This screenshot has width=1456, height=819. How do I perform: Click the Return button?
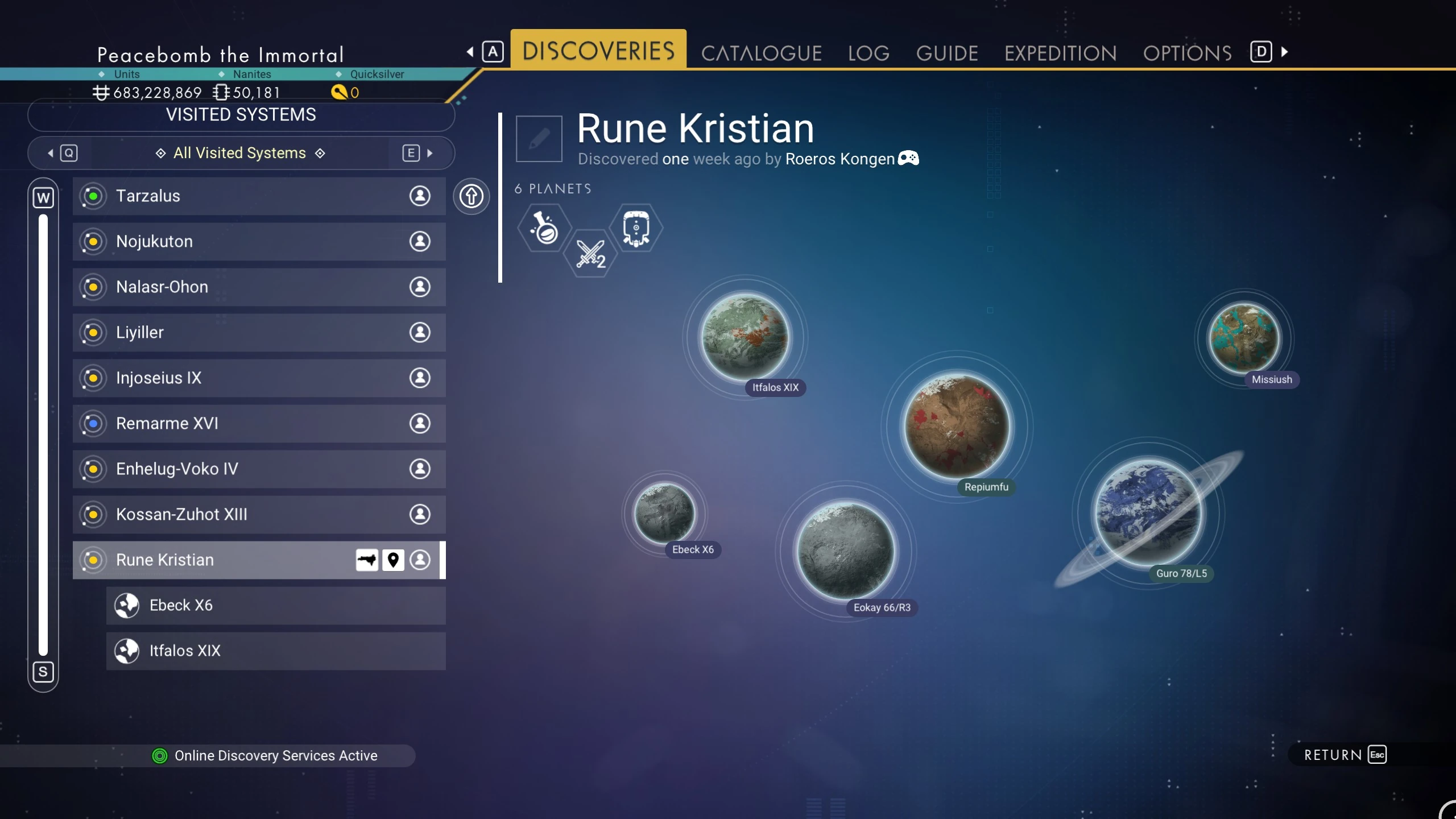1345,755
